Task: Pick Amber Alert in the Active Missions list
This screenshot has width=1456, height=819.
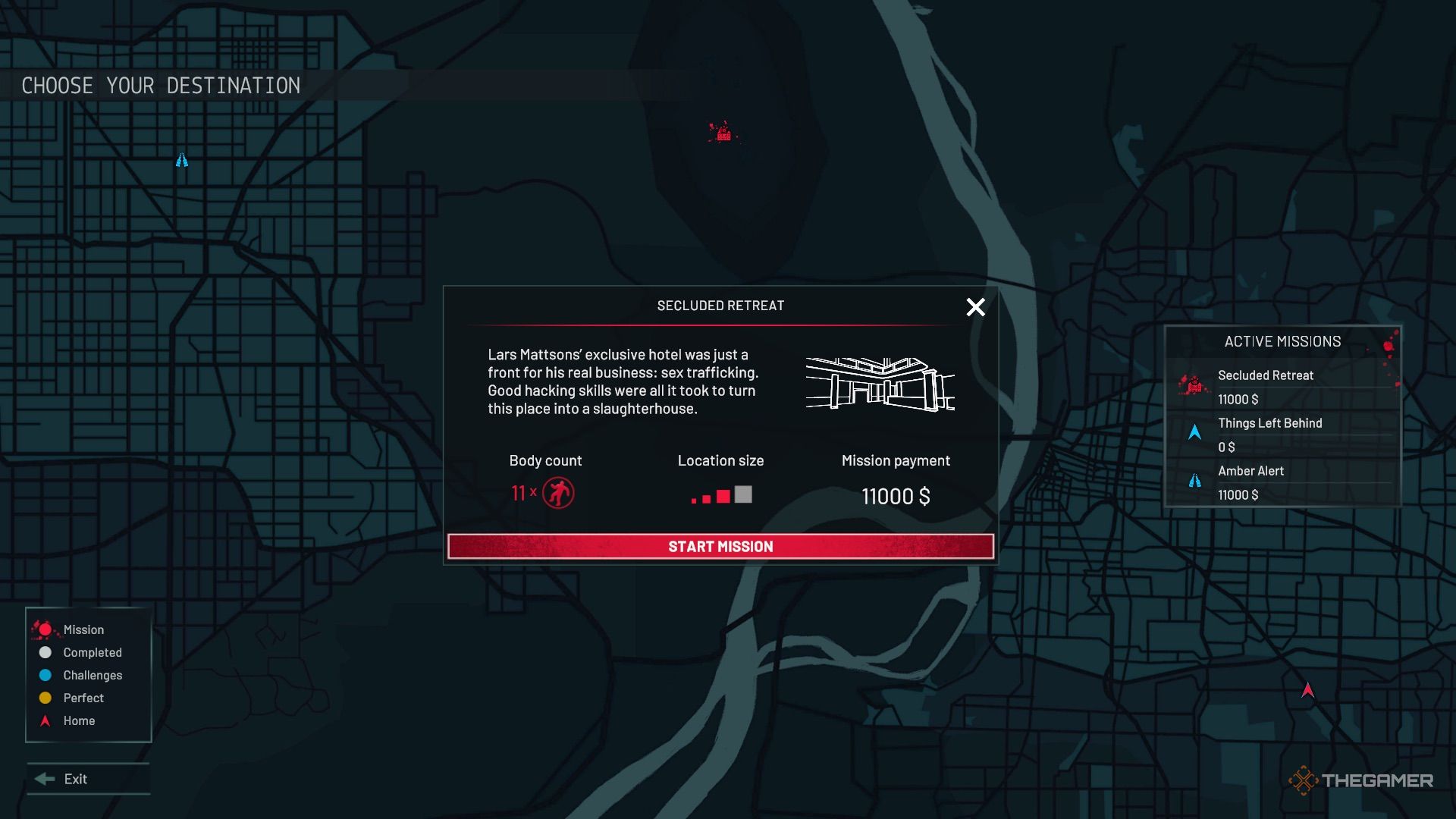Action: (x=1250, y=472)
